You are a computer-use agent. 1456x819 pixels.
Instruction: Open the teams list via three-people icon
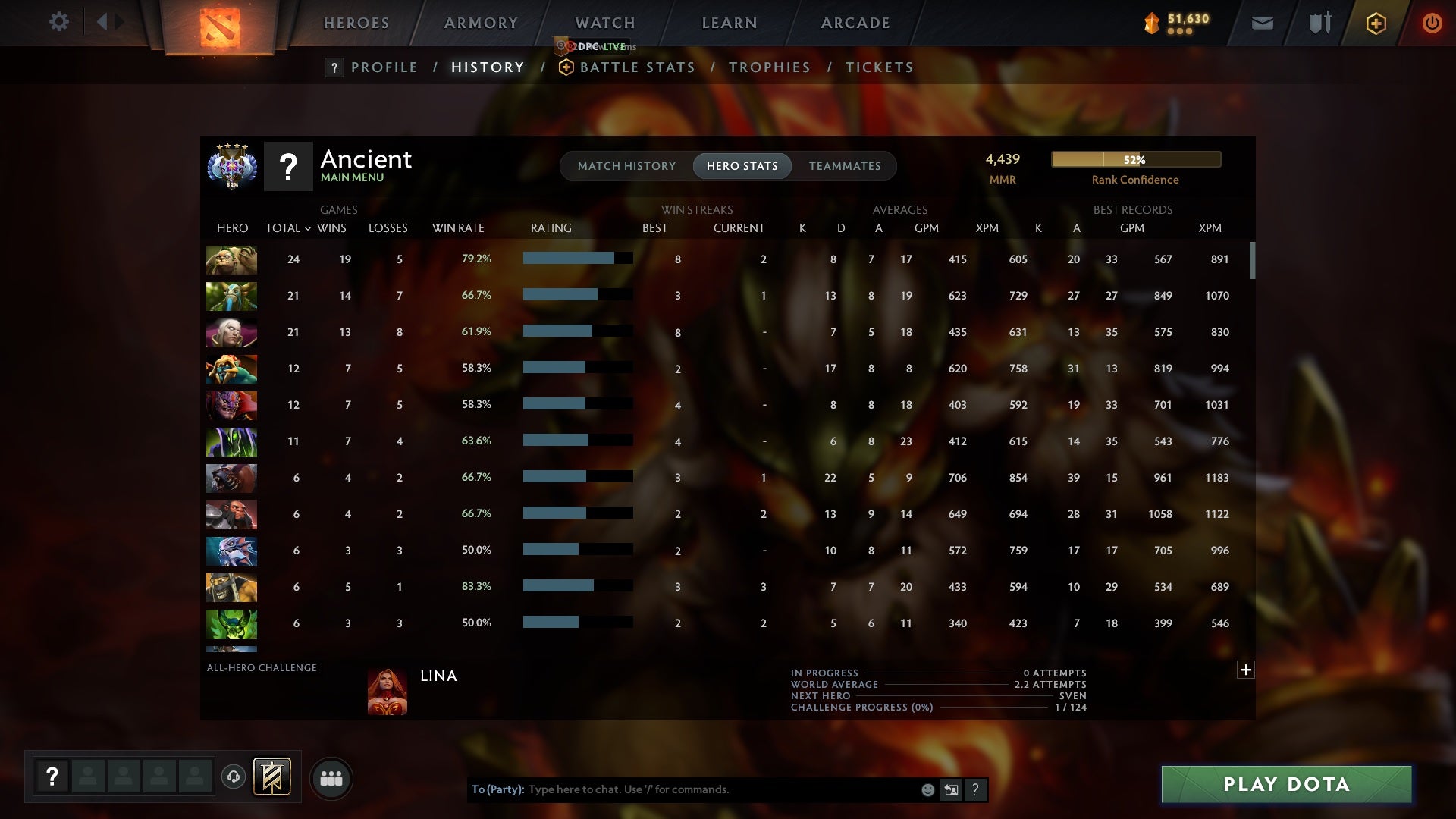tap(331, 778)
